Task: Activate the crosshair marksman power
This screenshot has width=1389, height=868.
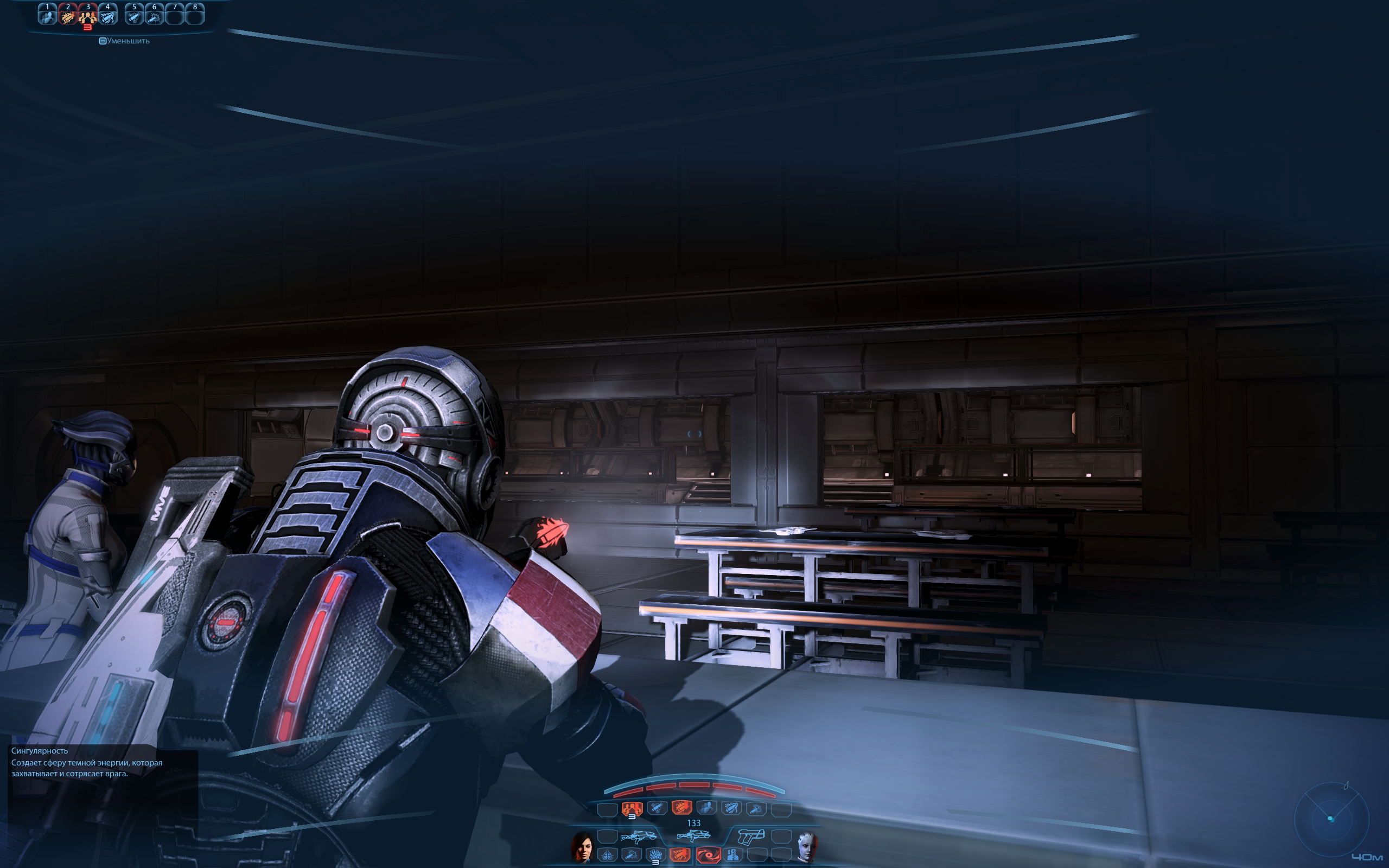Action: click(x=607, y=856)
